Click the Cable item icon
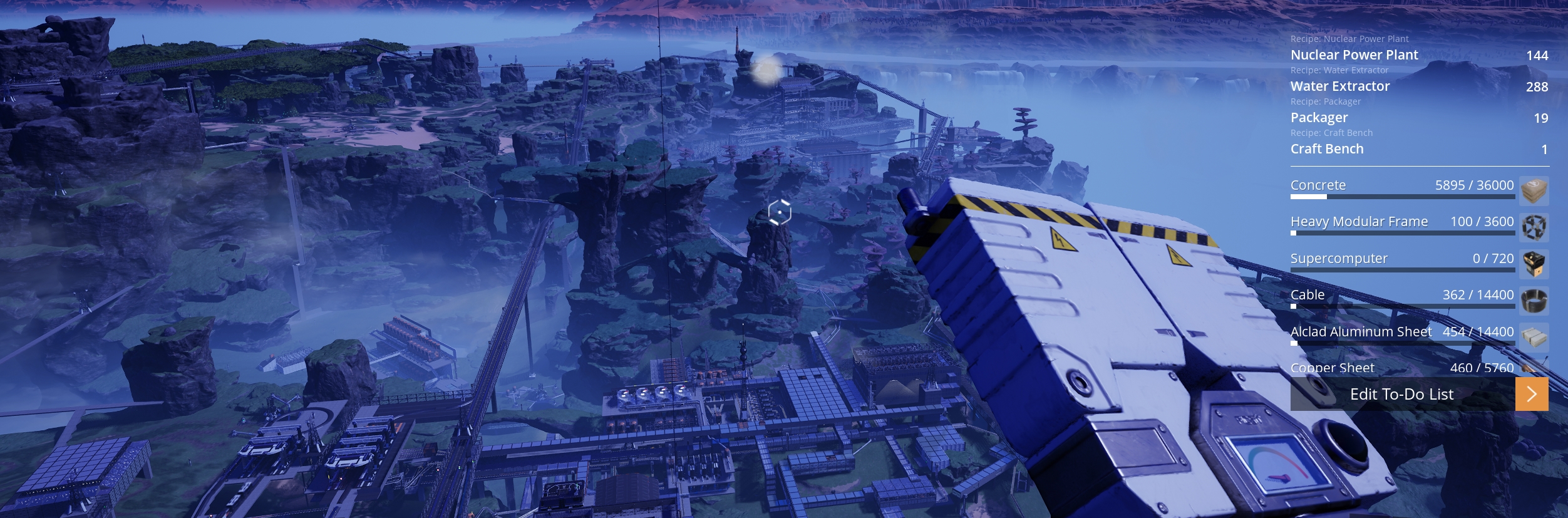This screenshot has width=1568, height=518. 1534,300
